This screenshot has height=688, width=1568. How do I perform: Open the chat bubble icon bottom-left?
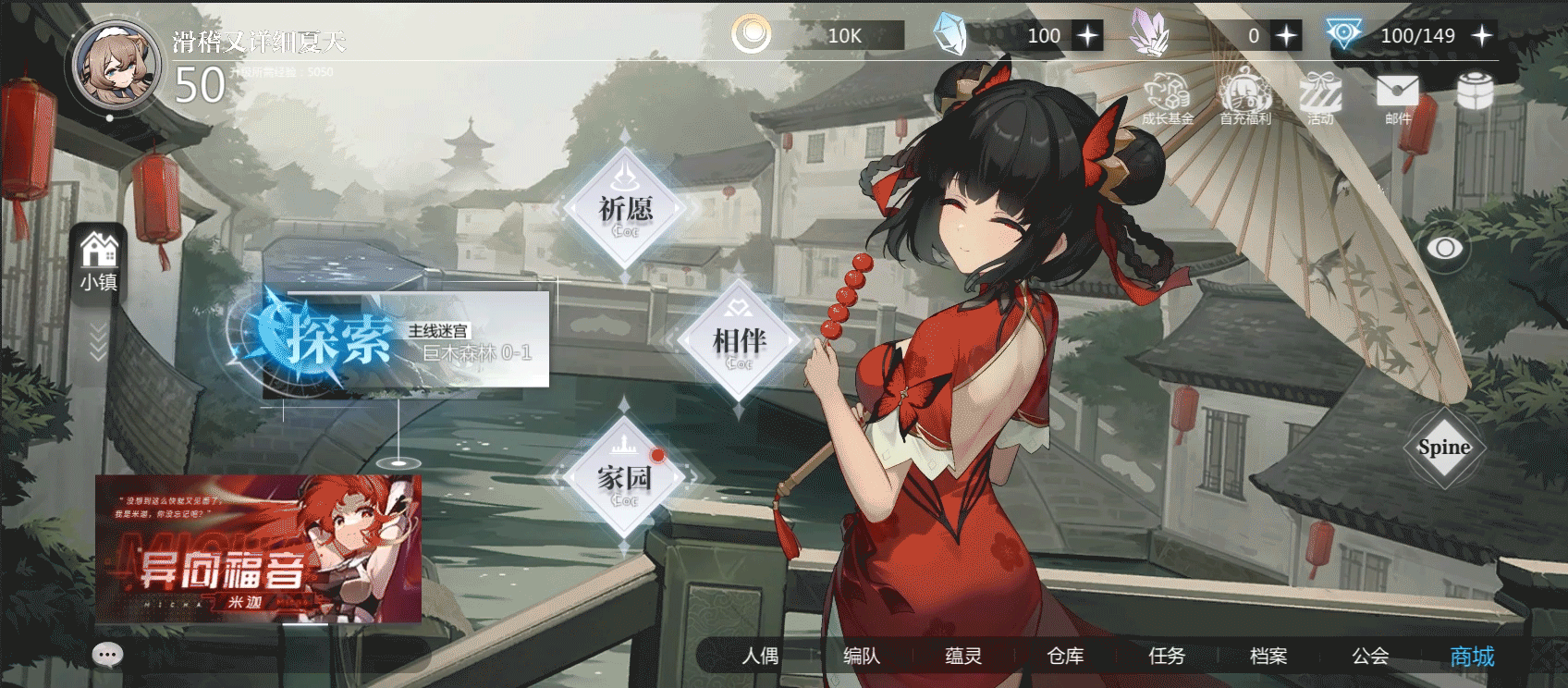pyautogui.click(x=106, y=654)
